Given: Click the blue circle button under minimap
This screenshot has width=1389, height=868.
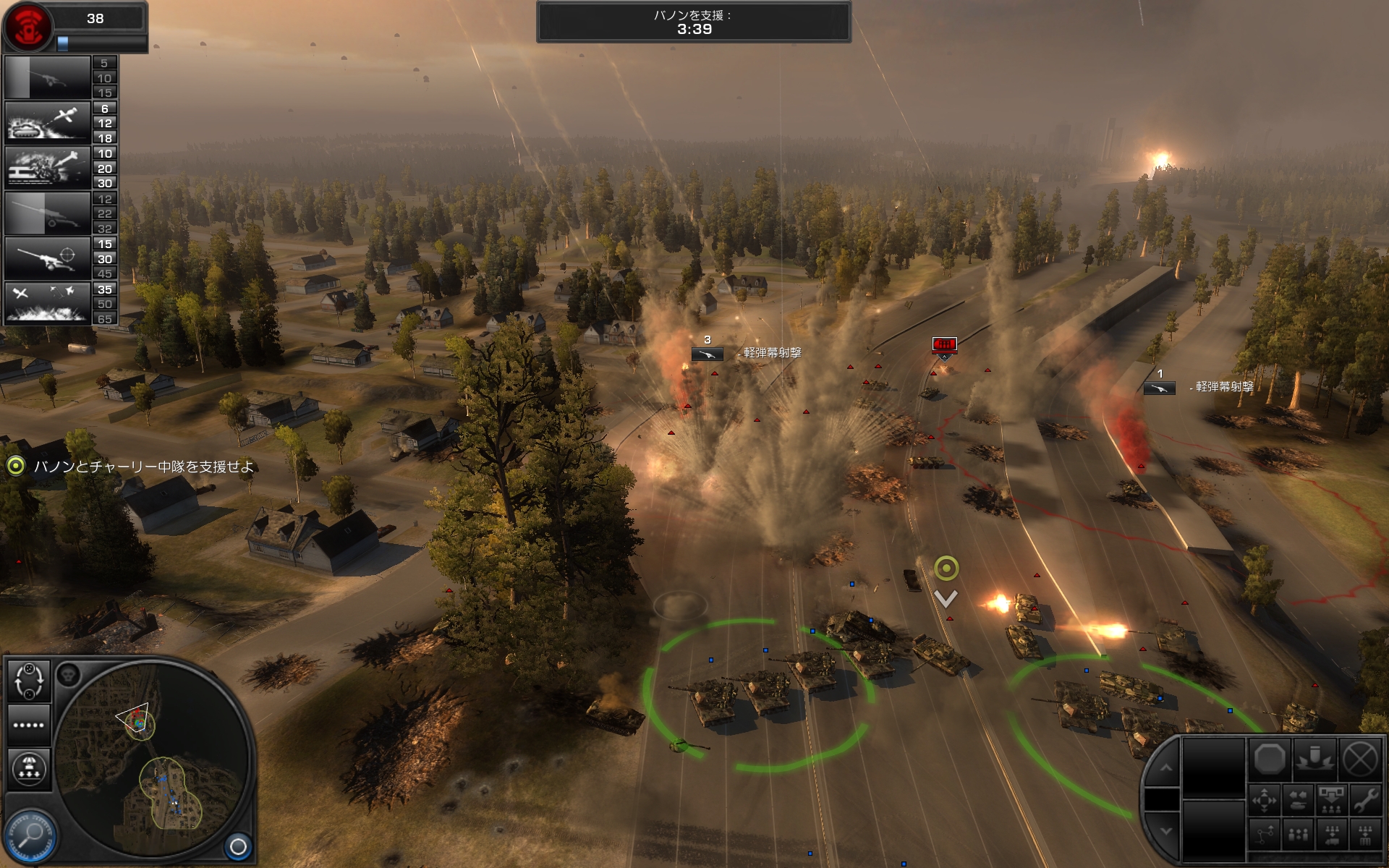Looking at the screenshot, I should pyautogui.click(x=238, y=846).
